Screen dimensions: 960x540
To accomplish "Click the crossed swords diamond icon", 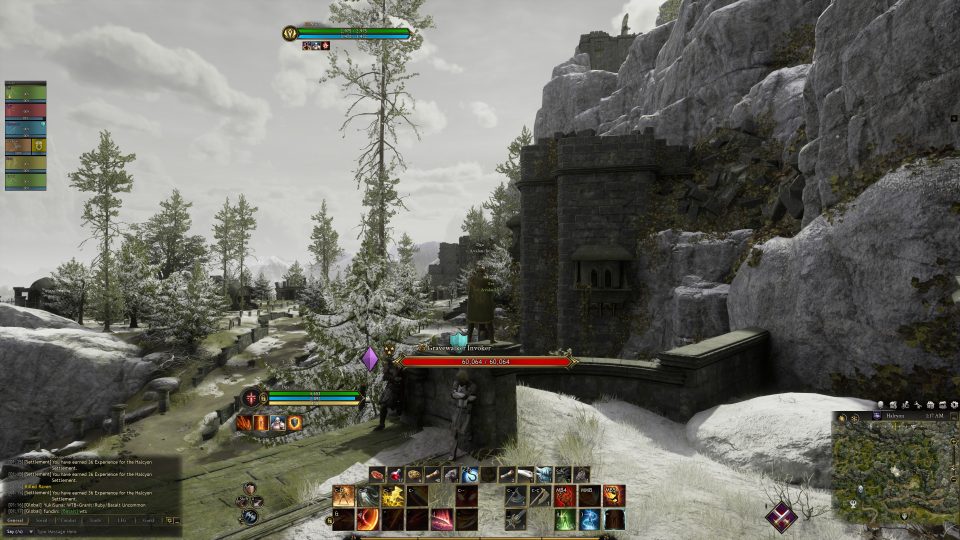I will pyautogui.click(x=781, y=517).
